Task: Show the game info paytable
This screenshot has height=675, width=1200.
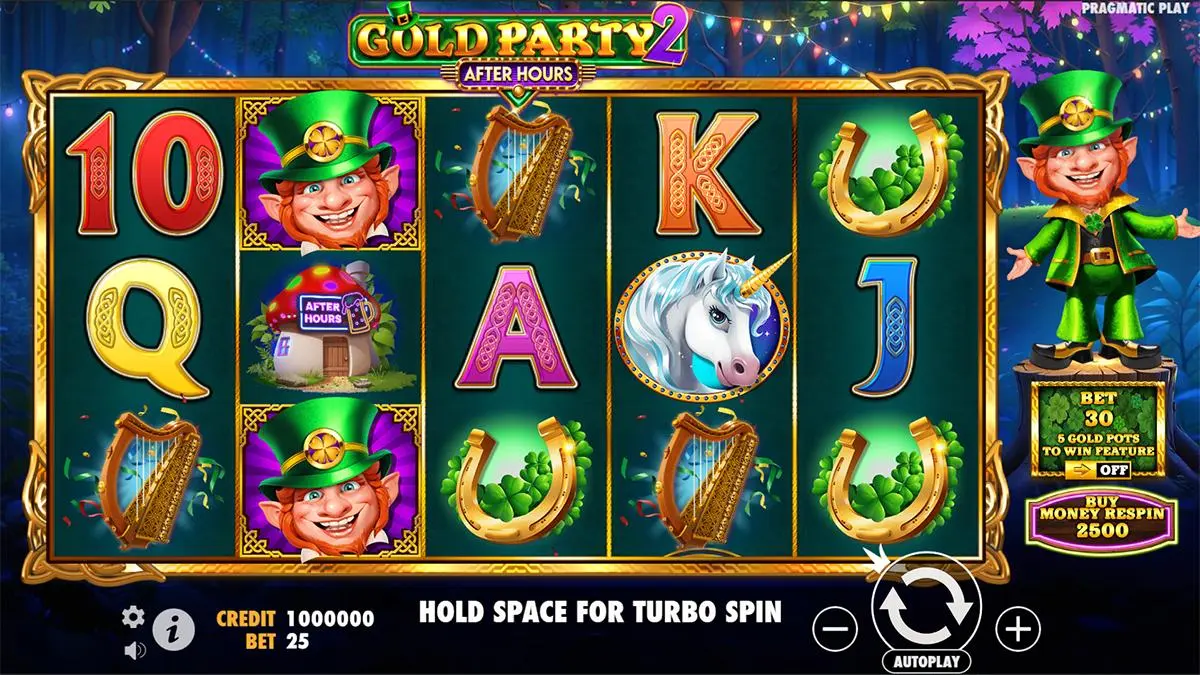Action: (173, 628)
